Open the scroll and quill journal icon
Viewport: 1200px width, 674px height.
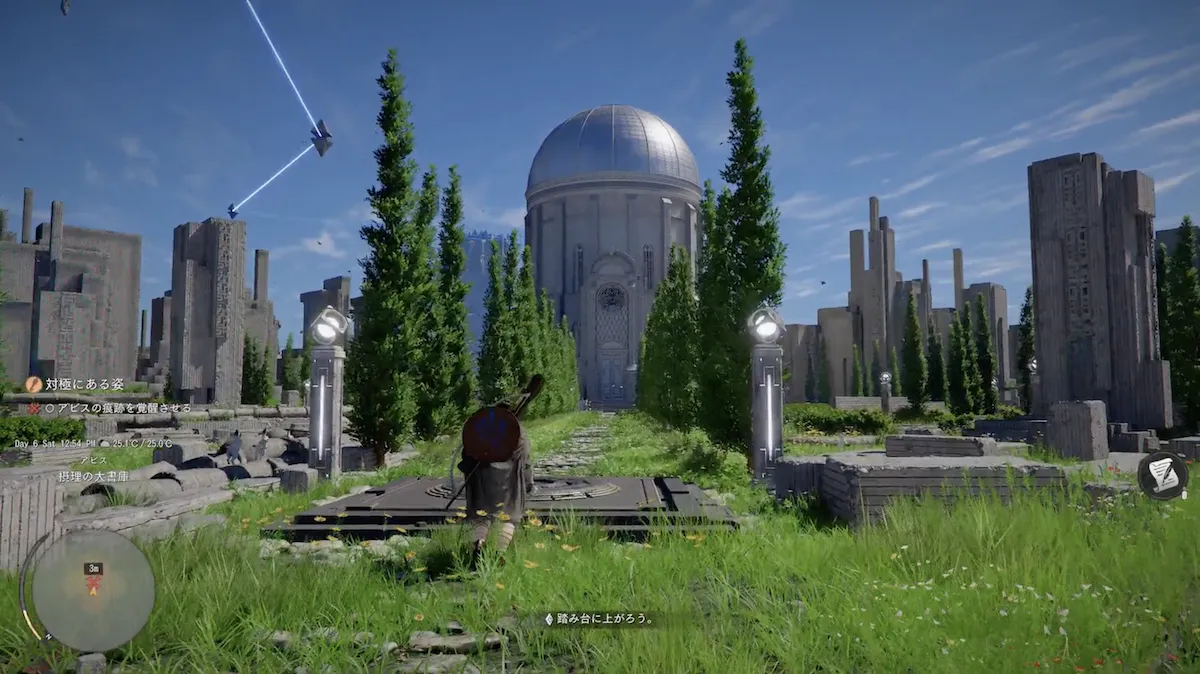click(1162, 475)
